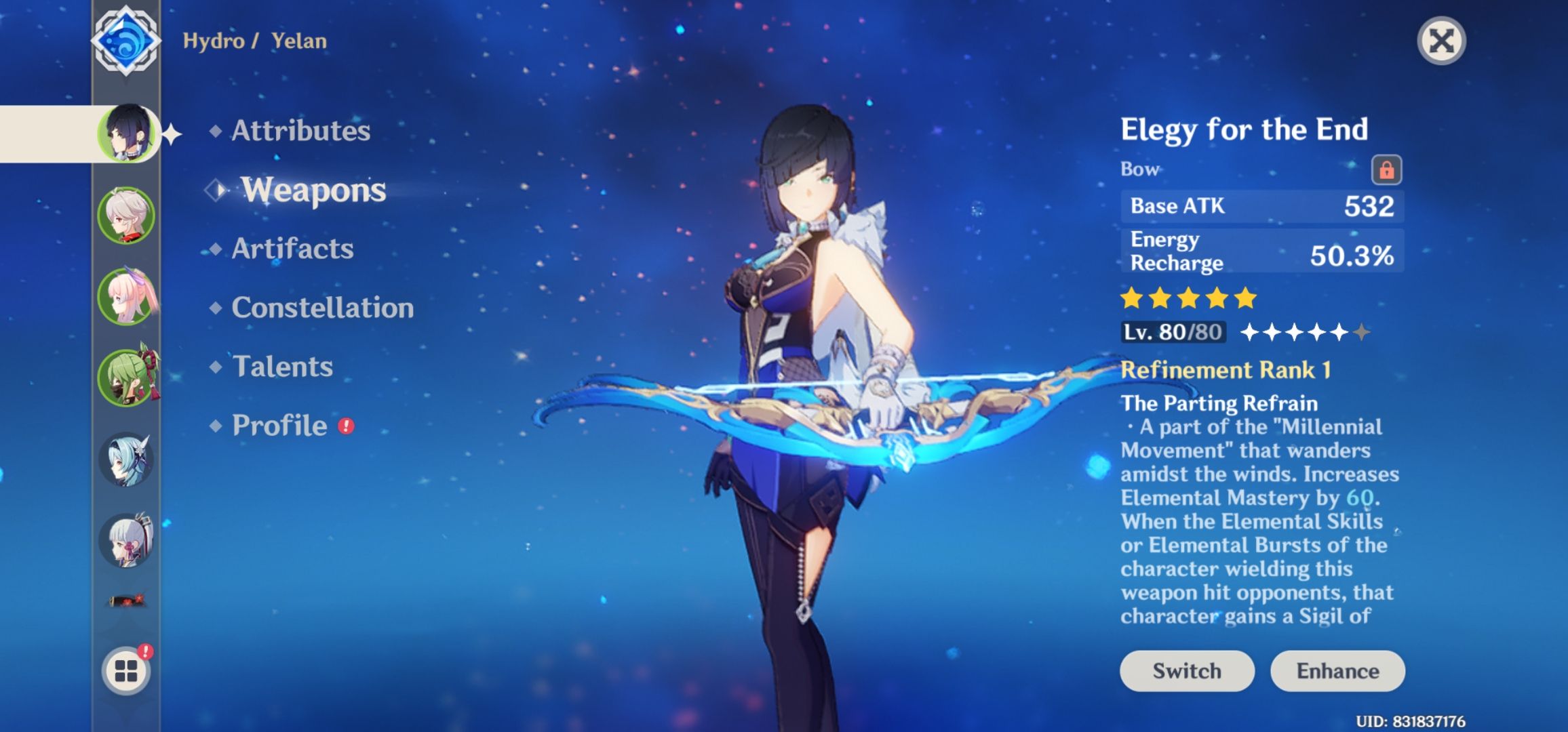
Task: Choose the white-haired character with red streak
Action: tap(127, 216)
